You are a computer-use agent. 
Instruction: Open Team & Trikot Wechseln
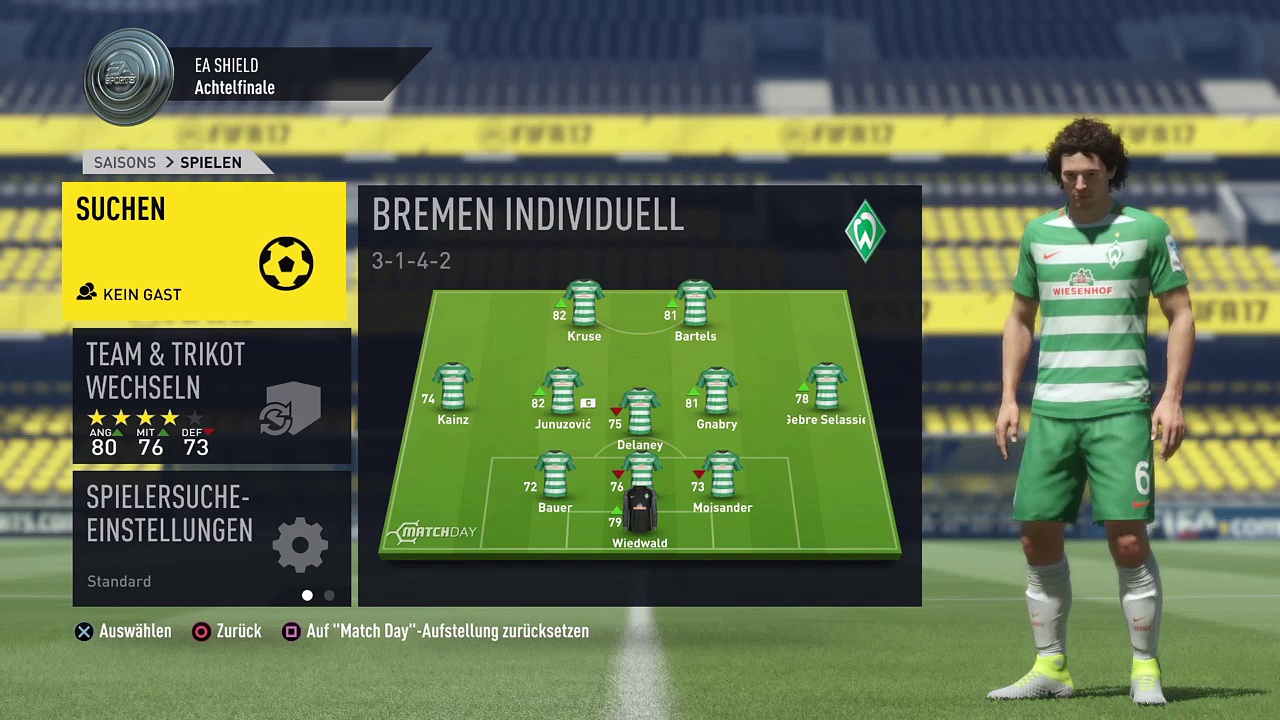[x=211, y=397]
